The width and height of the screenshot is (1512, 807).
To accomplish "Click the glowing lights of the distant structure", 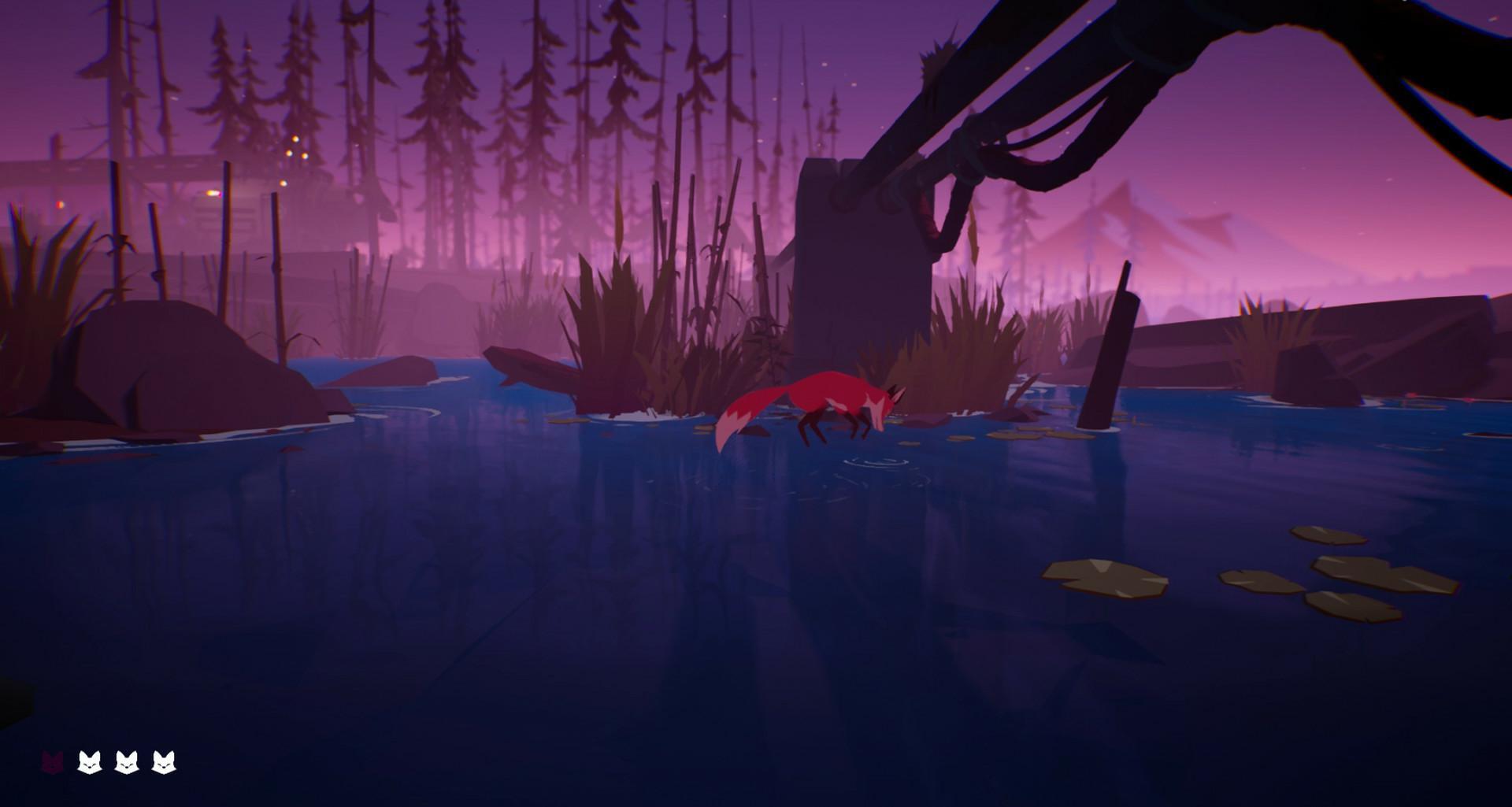I will [295, 150].
